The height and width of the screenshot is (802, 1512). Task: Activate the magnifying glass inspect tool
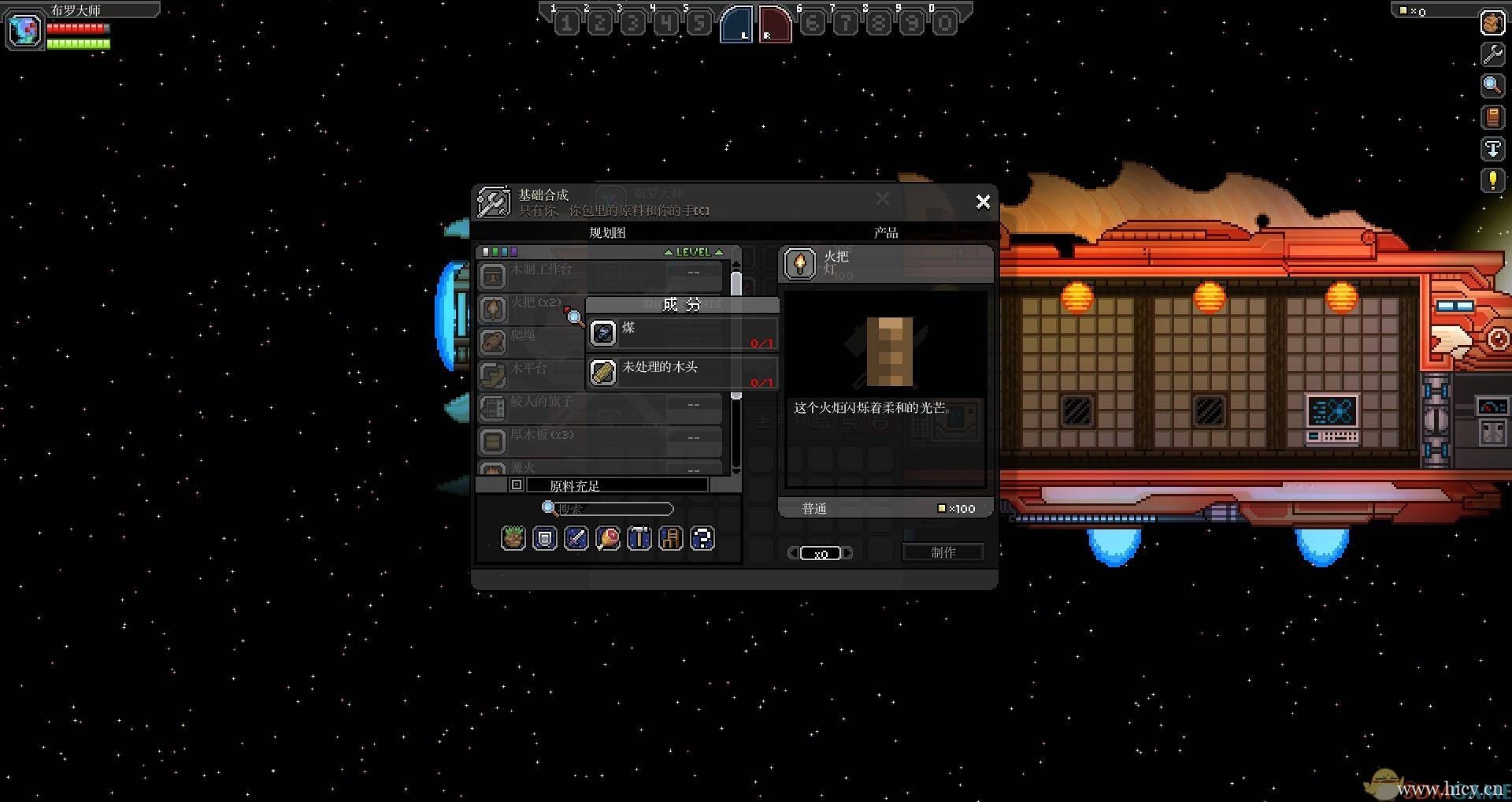point(1492,85)
